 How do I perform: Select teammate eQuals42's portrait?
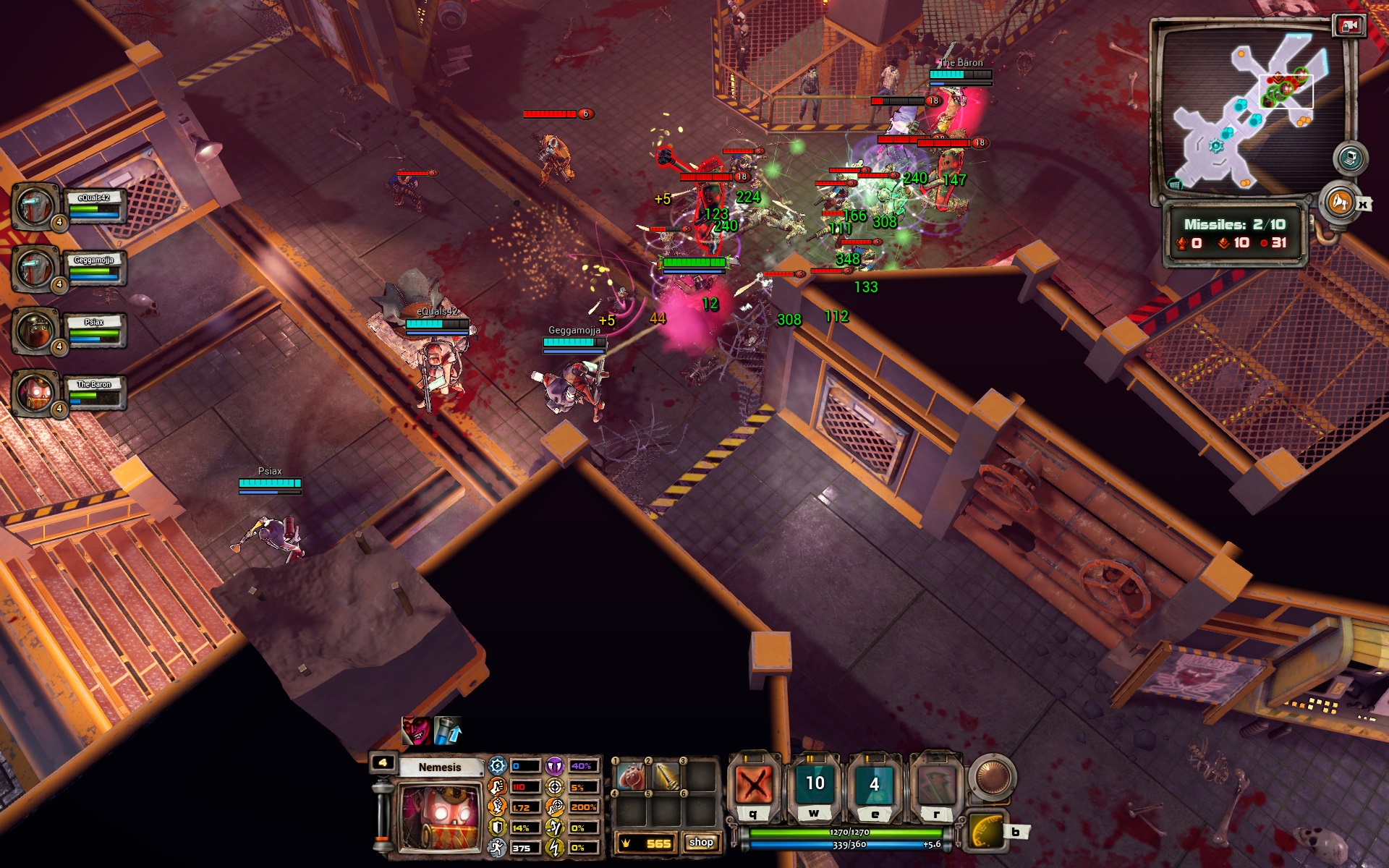(35, 206)
